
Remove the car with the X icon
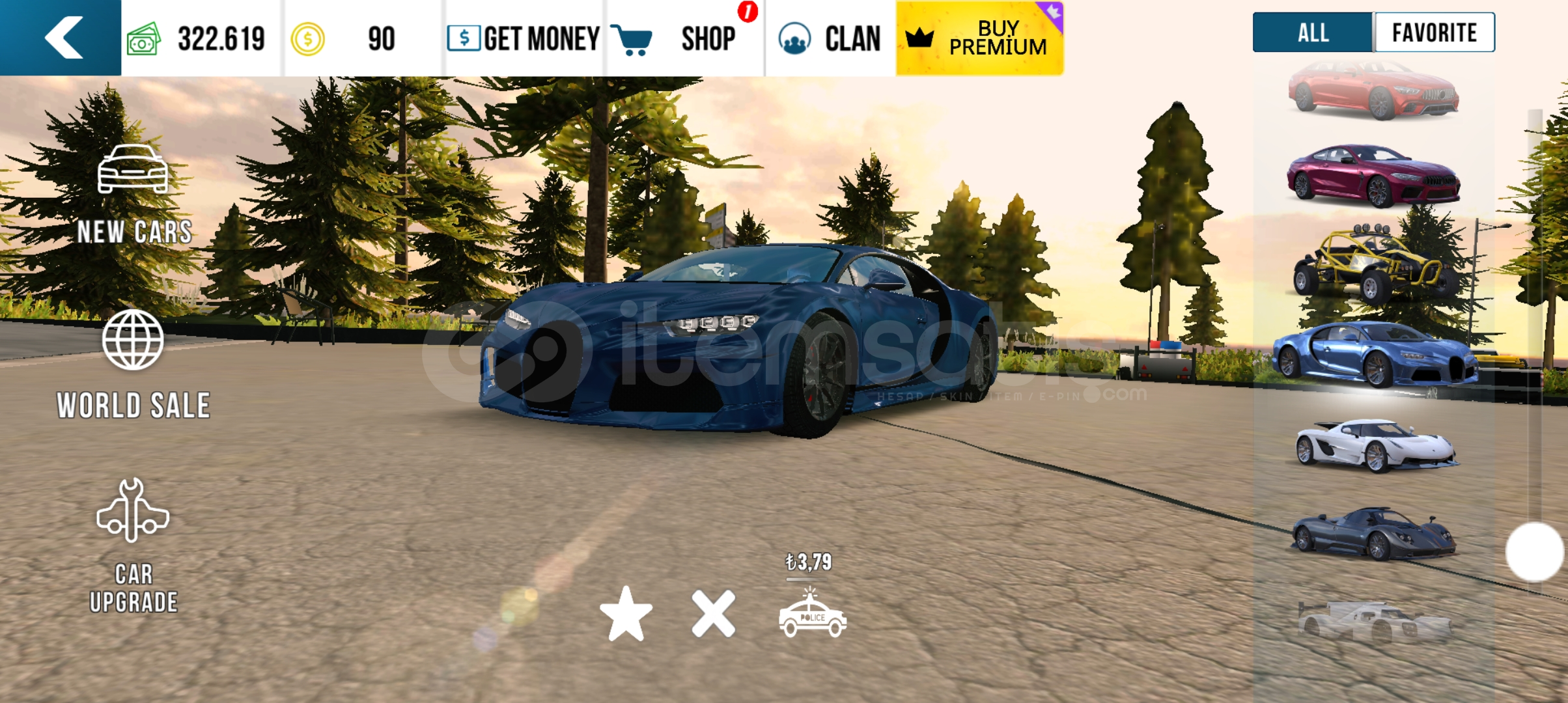pyautogui.click(x=714, y=614)
